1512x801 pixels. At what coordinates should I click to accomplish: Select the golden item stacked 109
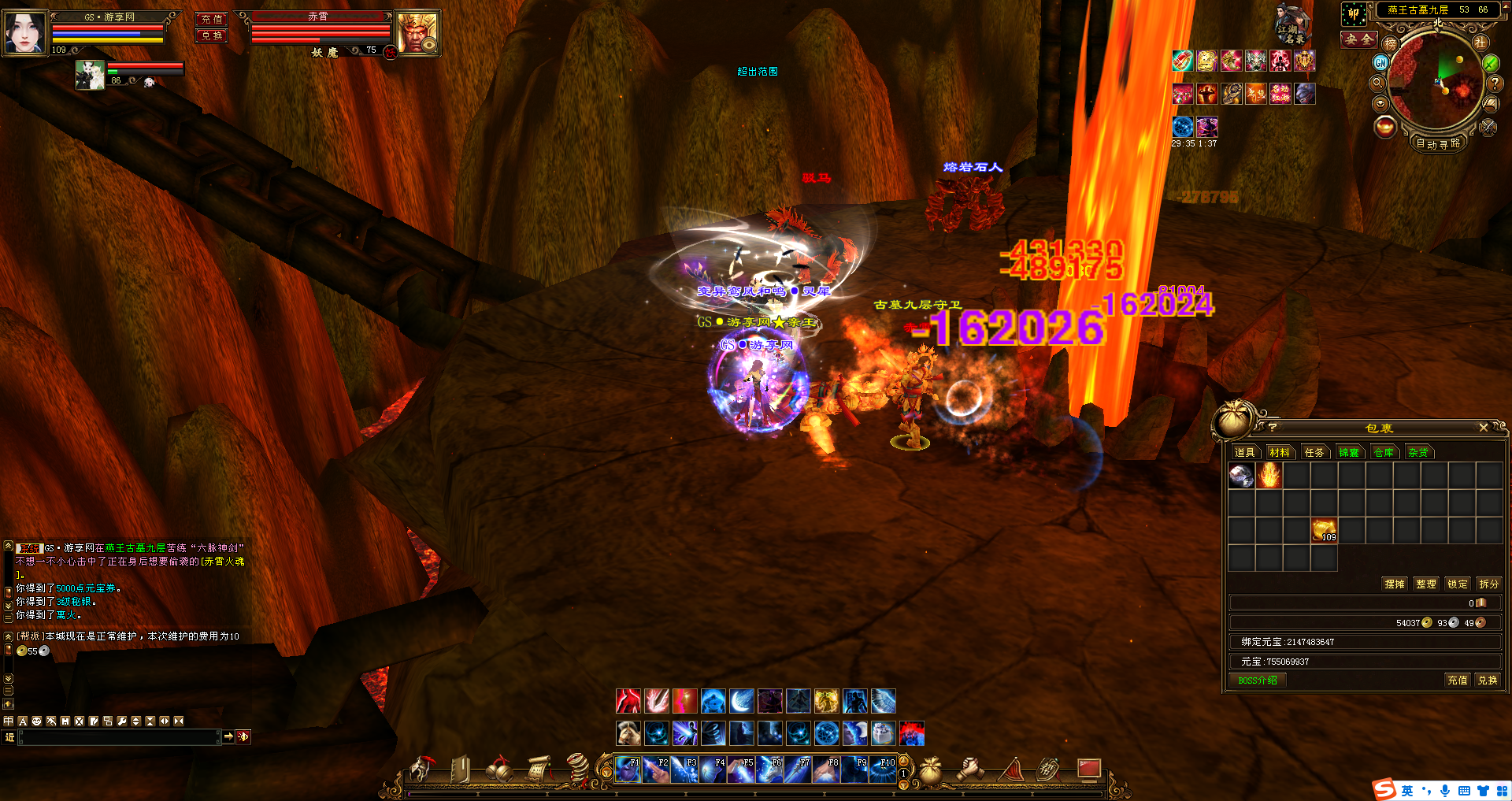click(1324, 530)
